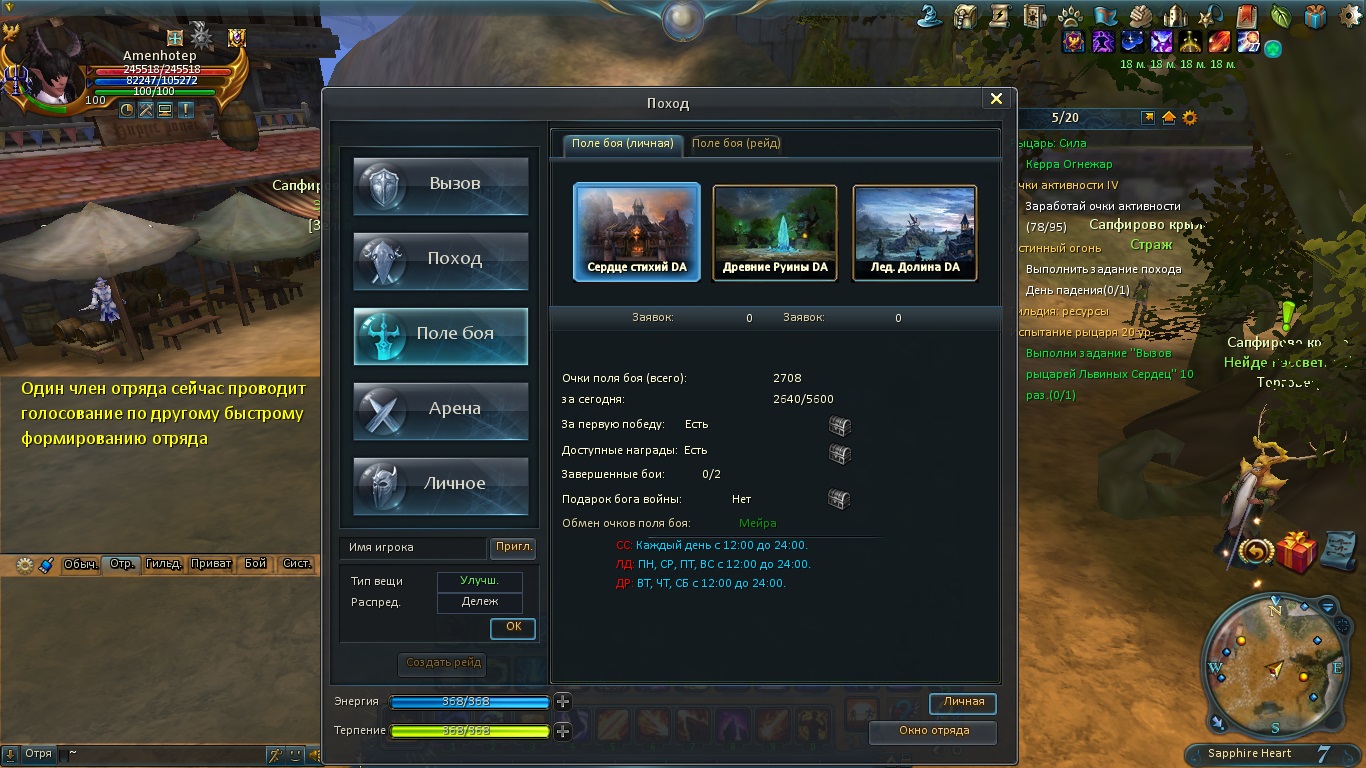Switch to the Поле боя (рейд) tab

(x=736, y=144)
